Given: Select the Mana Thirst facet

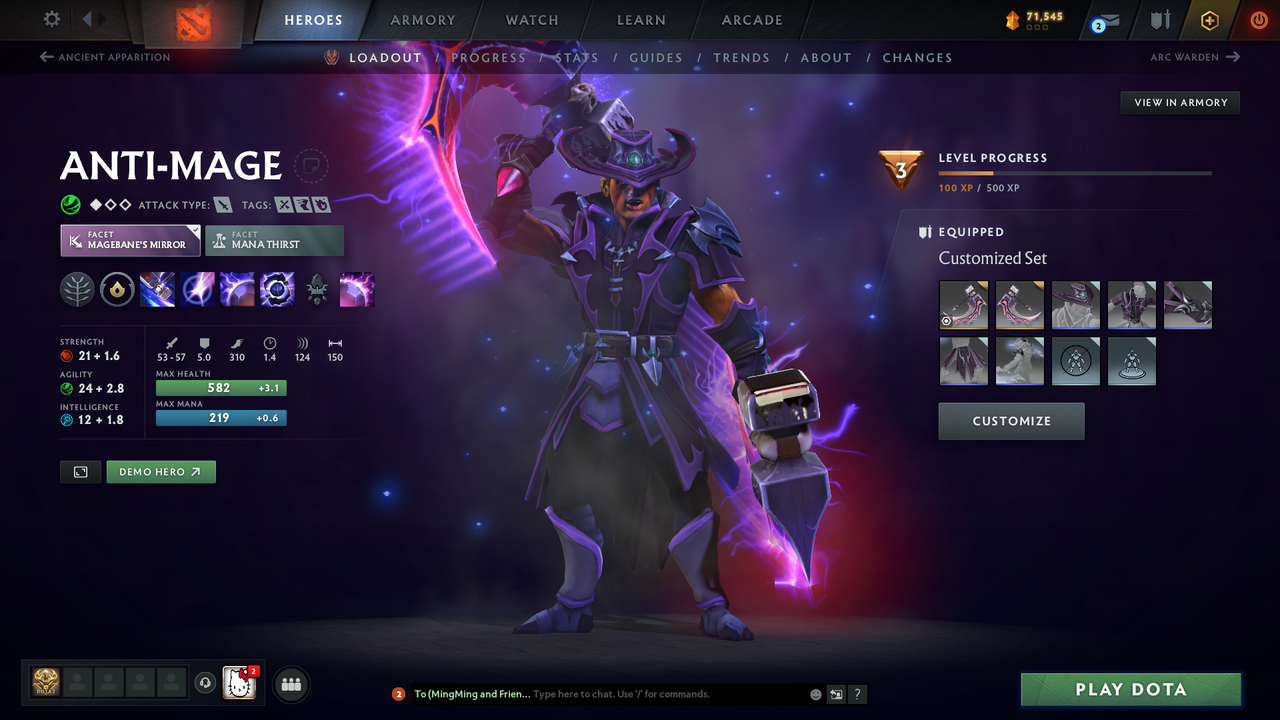Looking at the screenshot, I should click(274, 240).
